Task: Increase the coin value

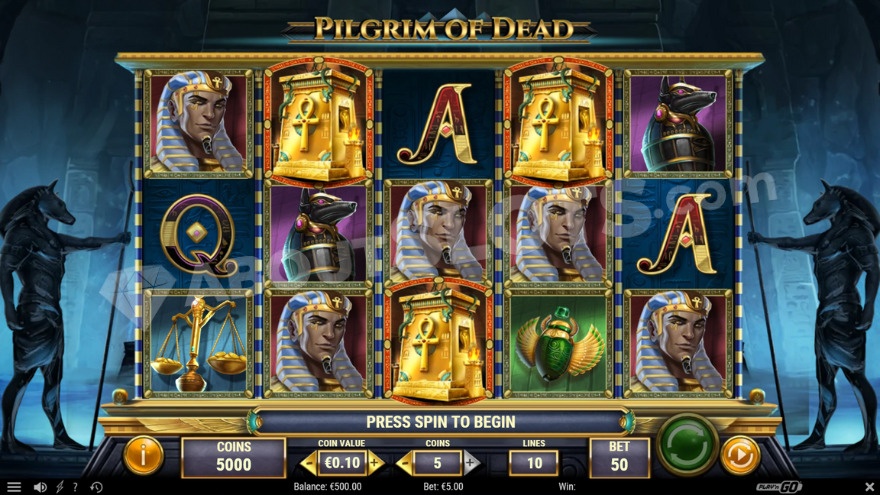Action: 375,463
